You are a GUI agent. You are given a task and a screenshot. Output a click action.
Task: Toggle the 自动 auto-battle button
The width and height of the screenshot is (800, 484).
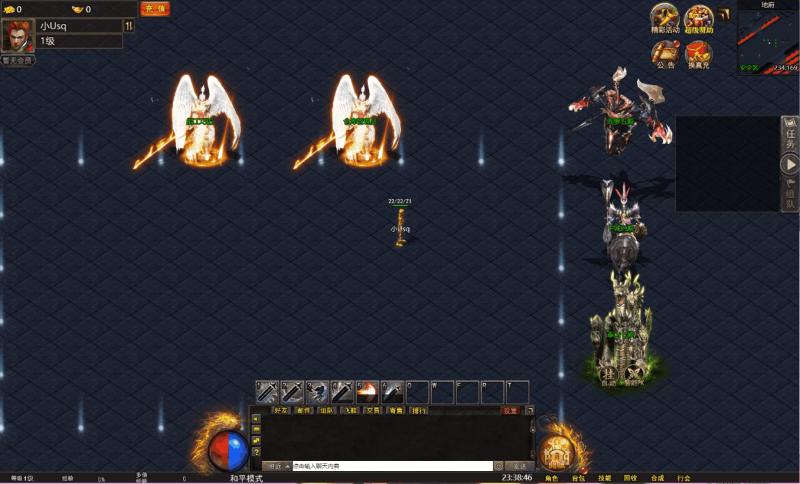[x=609, y=374]
